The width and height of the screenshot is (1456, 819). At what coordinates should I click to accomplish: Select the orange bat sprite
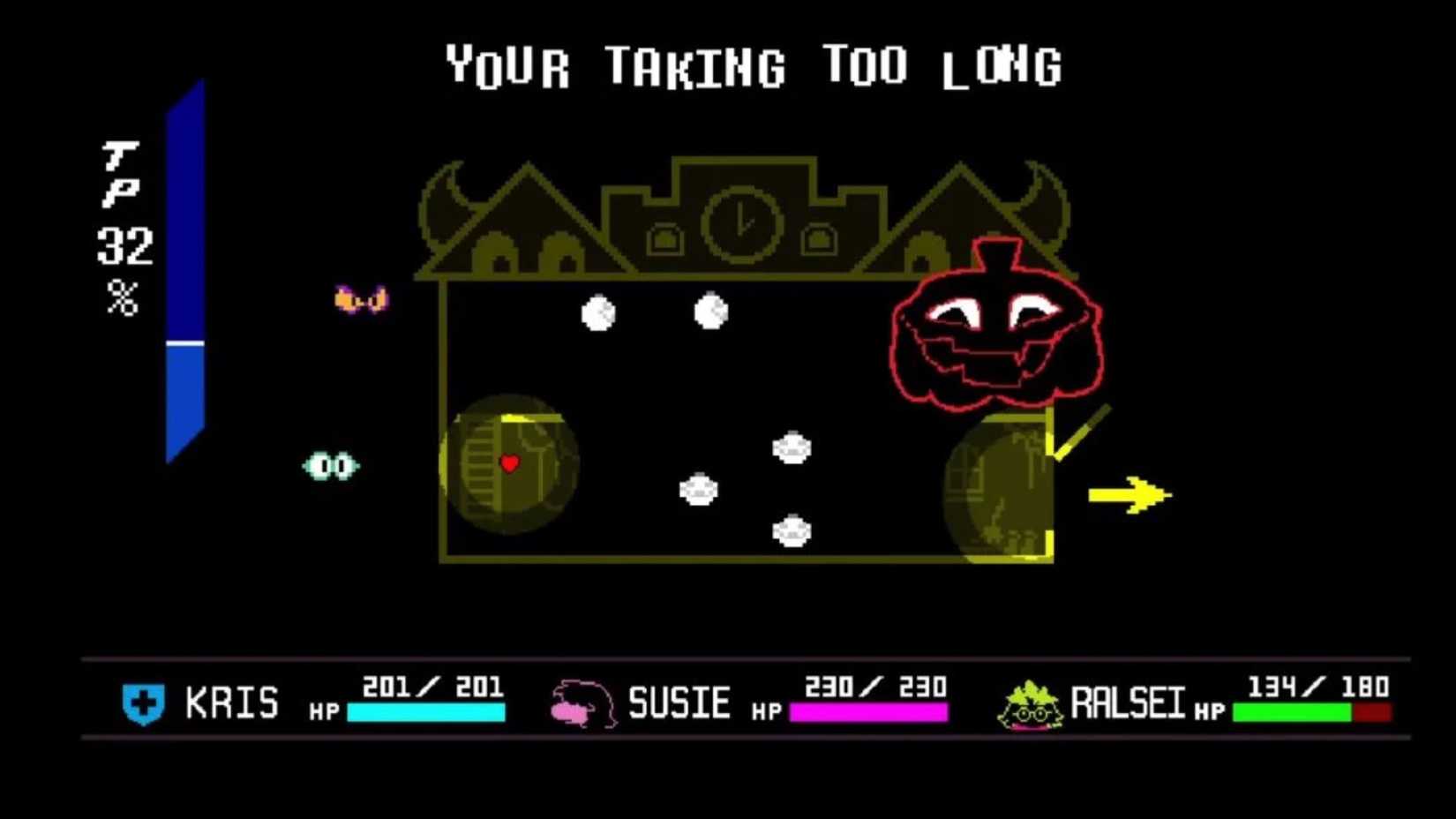(x=358, y=297)
